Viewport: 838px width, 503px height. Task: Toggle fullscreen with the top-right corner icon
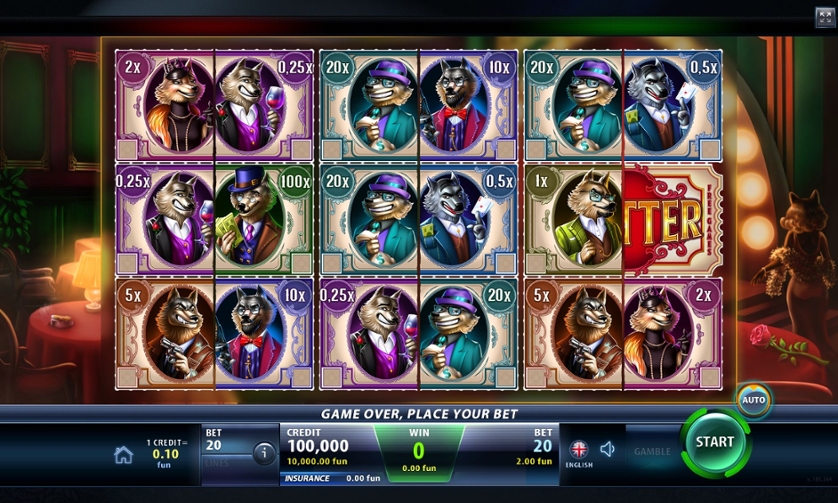[825, 15]
